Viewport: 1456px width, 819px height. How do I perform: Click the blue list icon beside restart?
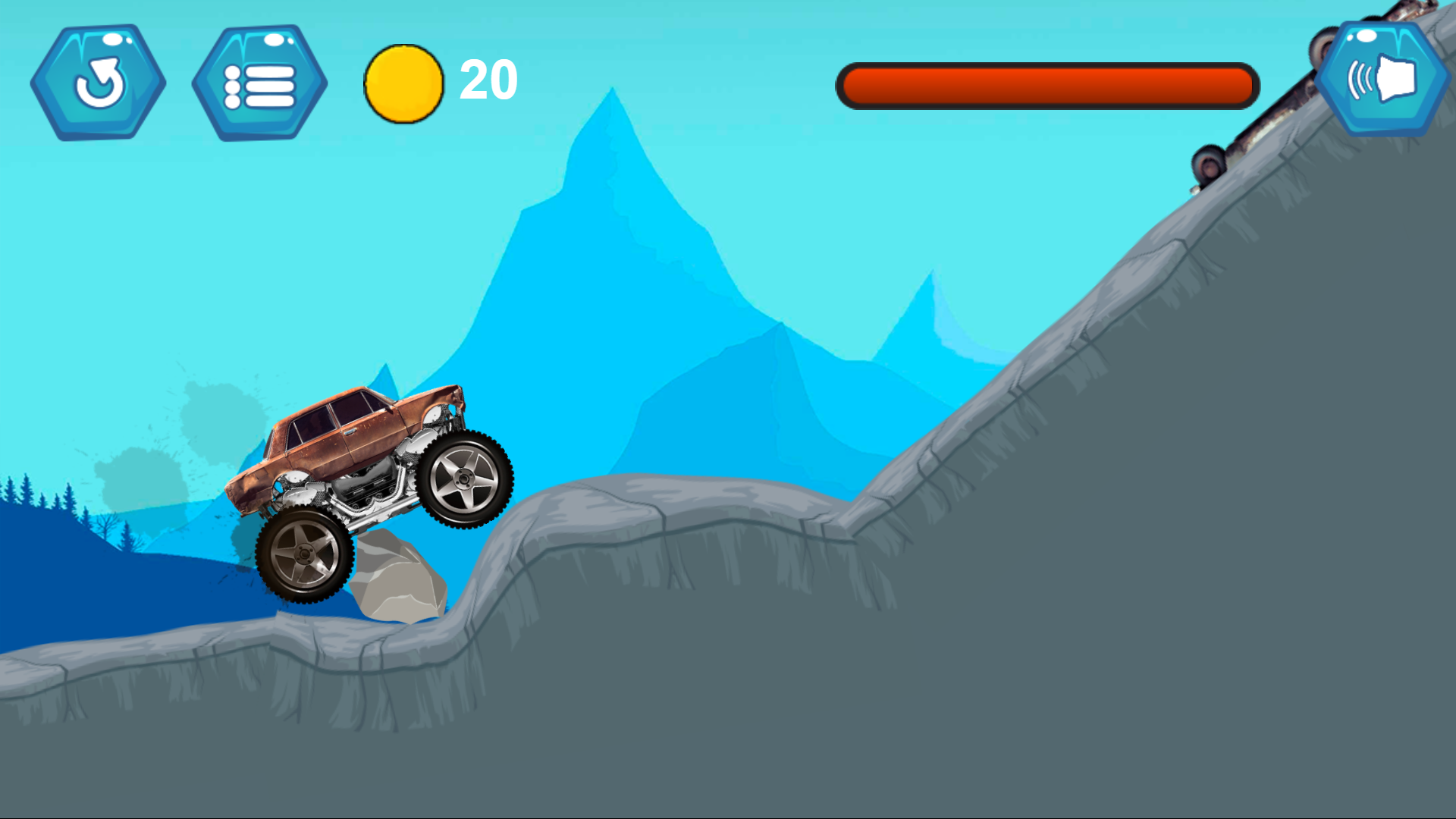258,81
